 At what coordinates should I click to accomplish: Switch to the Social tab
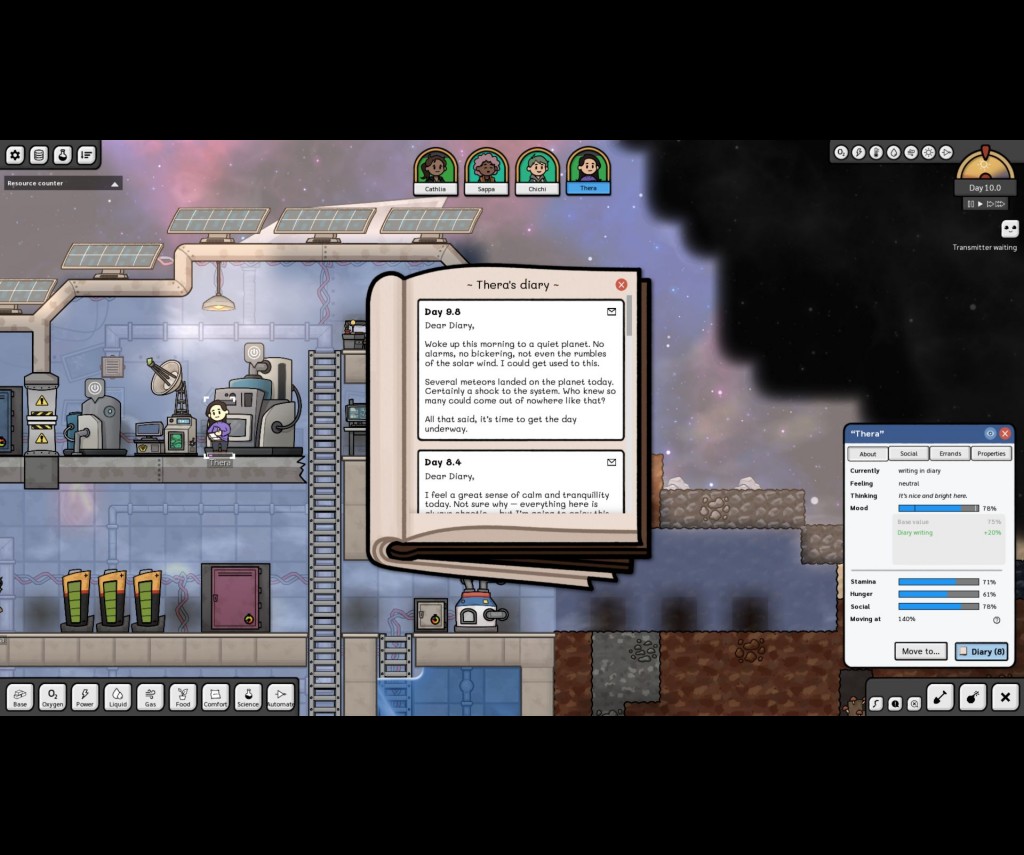coord(909,454)
